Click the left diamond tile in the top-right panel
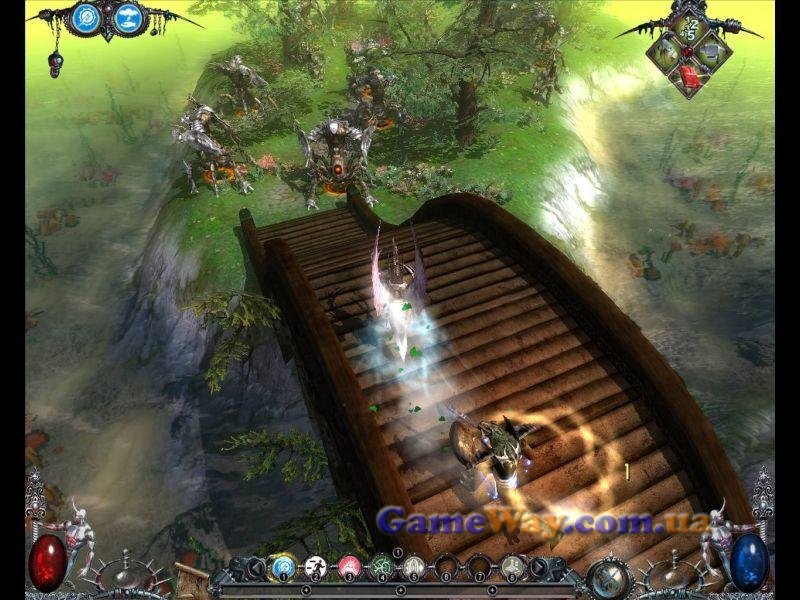This screenshot has width=800, height=600. (665, 52)
